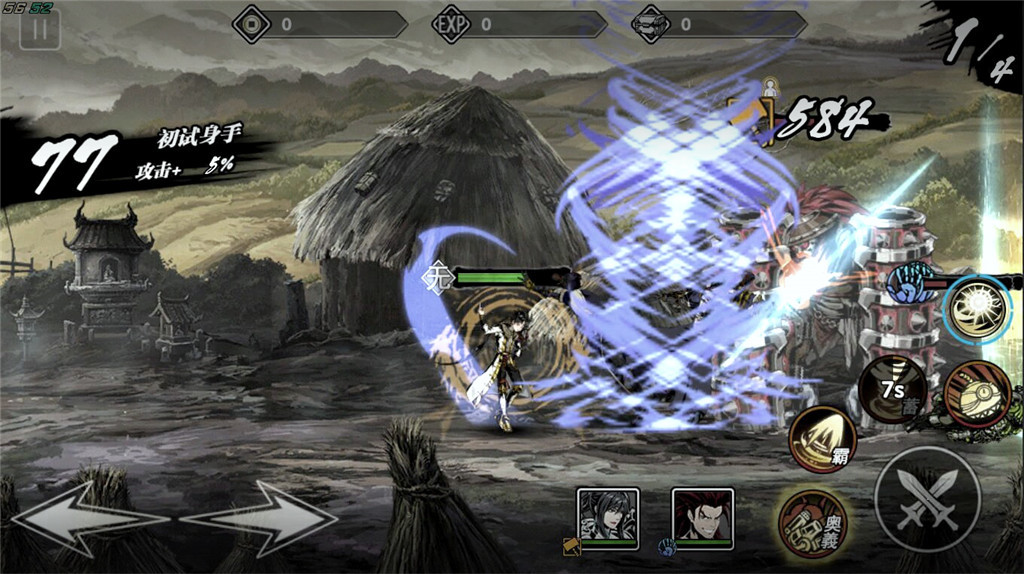Activate the 霸 skill icon
1024x574 pixels.
click(x=822, y=440)
